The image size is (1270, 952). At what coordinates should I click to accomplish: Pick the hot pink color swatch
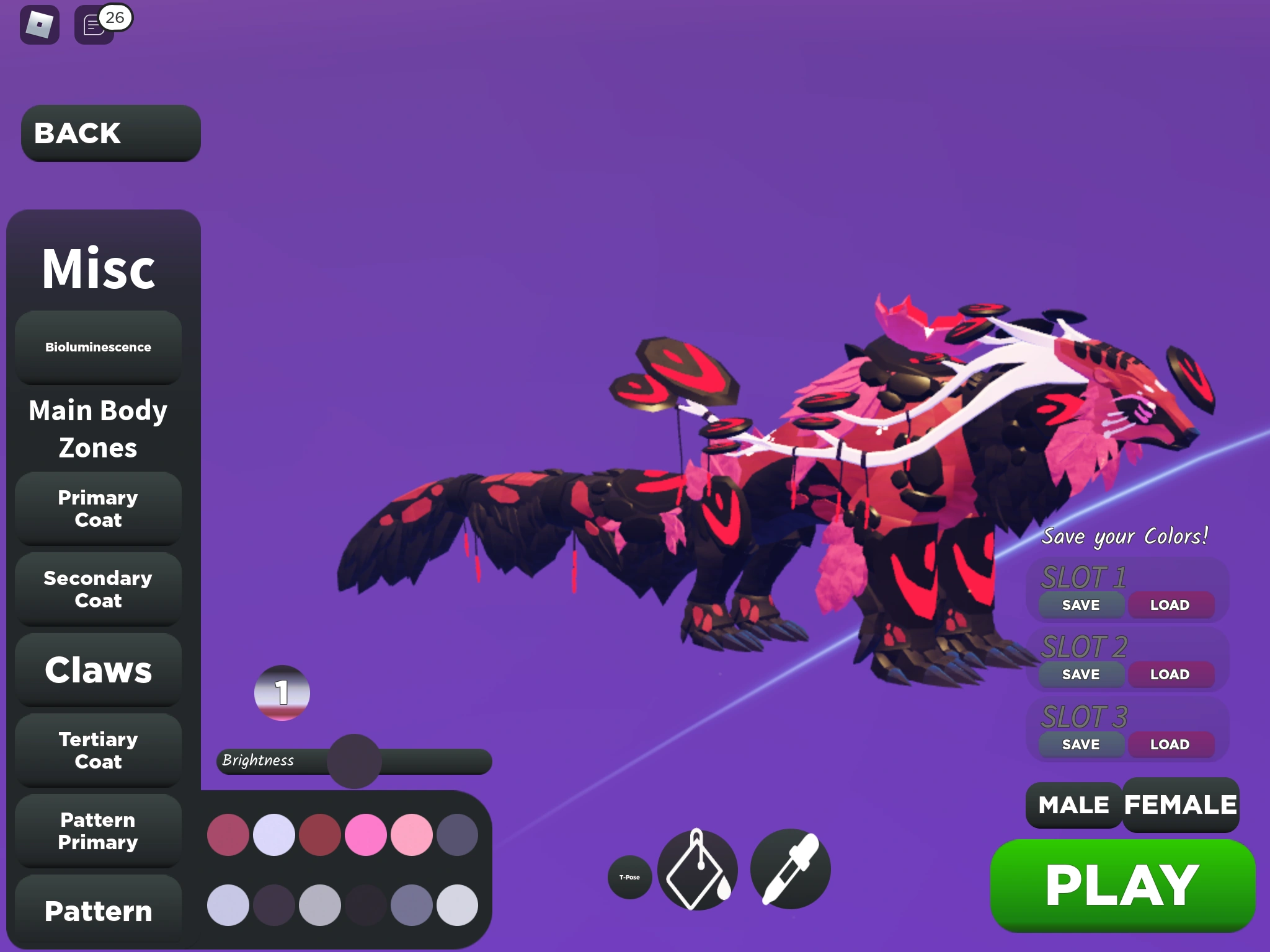click(x=366, y=835)
